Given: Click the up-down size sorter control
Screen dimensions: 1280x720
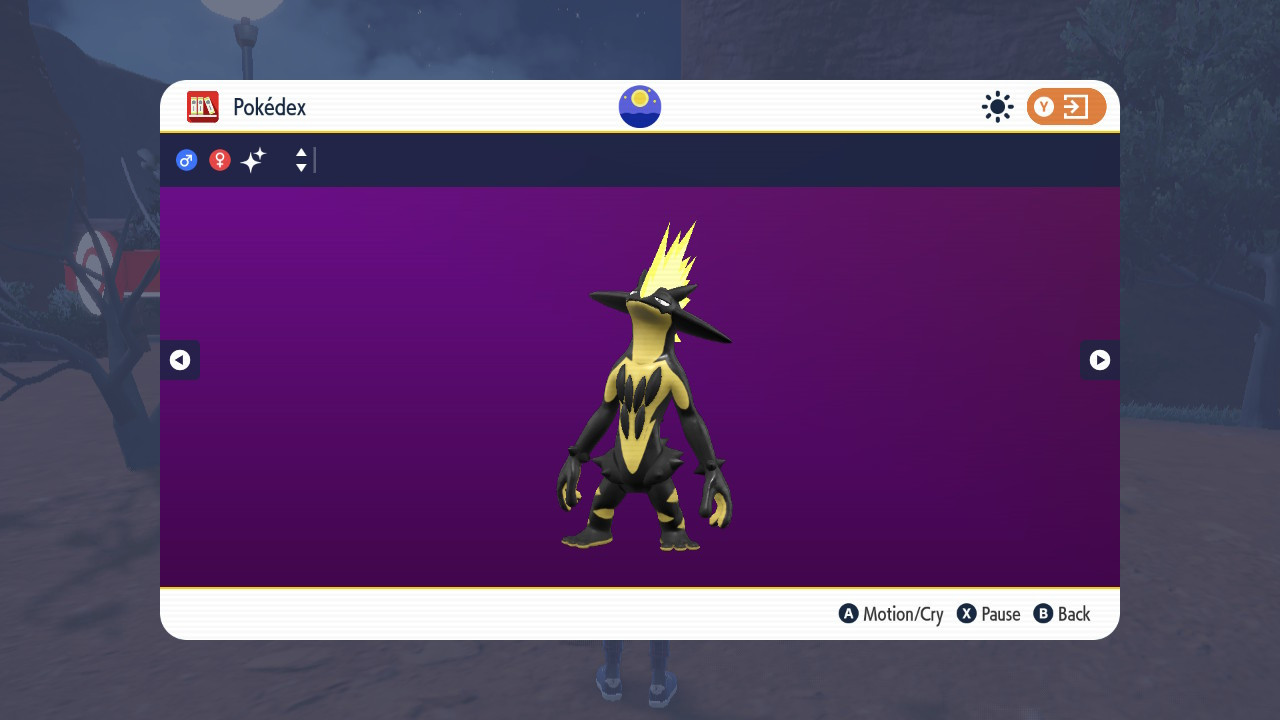Looking at the screenshot, I should [x=300, y=160].
